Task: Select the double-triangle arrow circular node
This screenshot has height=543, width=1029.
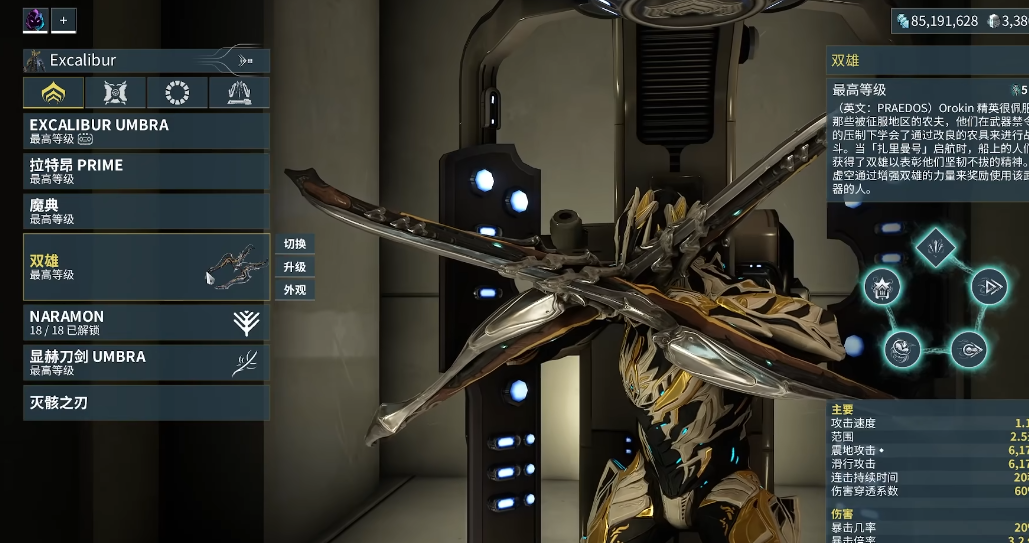Action: (x=989, y=287)
